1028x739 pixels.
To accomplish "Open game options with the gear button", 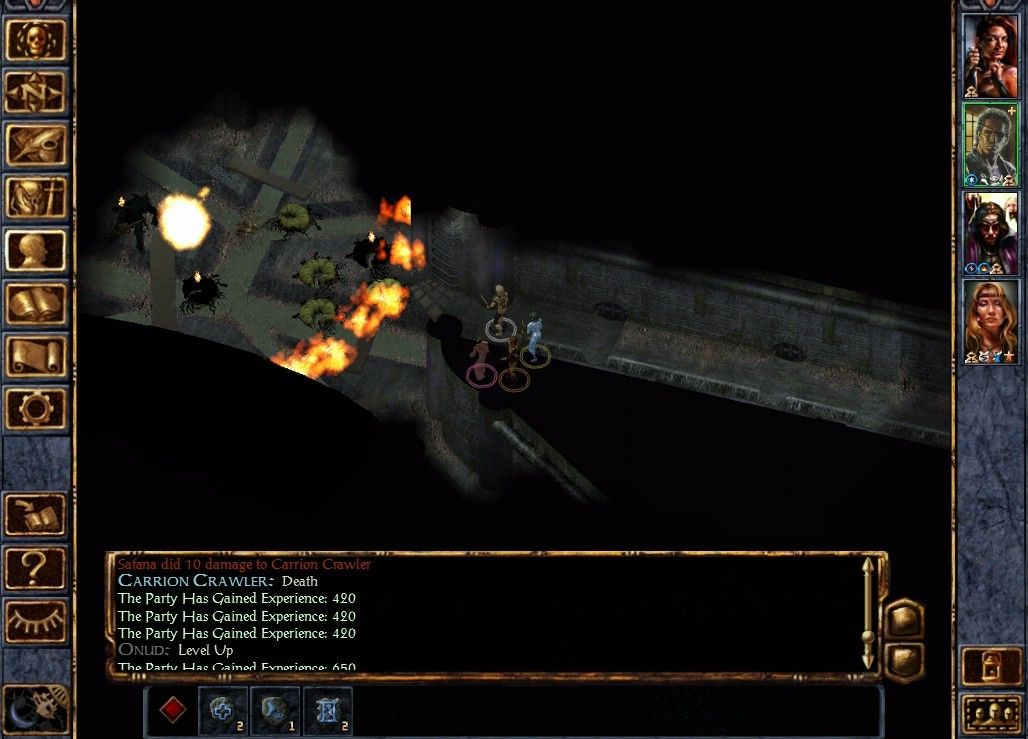I will [37, 408].
